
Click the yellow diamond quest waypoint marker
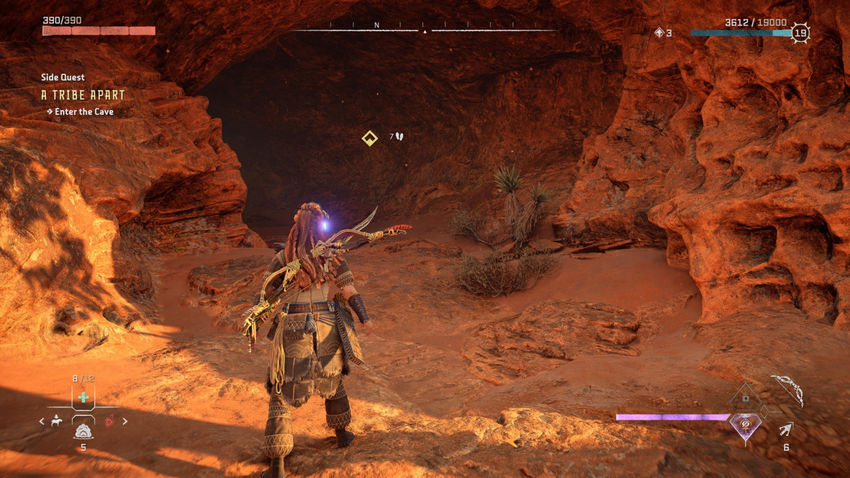[369, 137]
